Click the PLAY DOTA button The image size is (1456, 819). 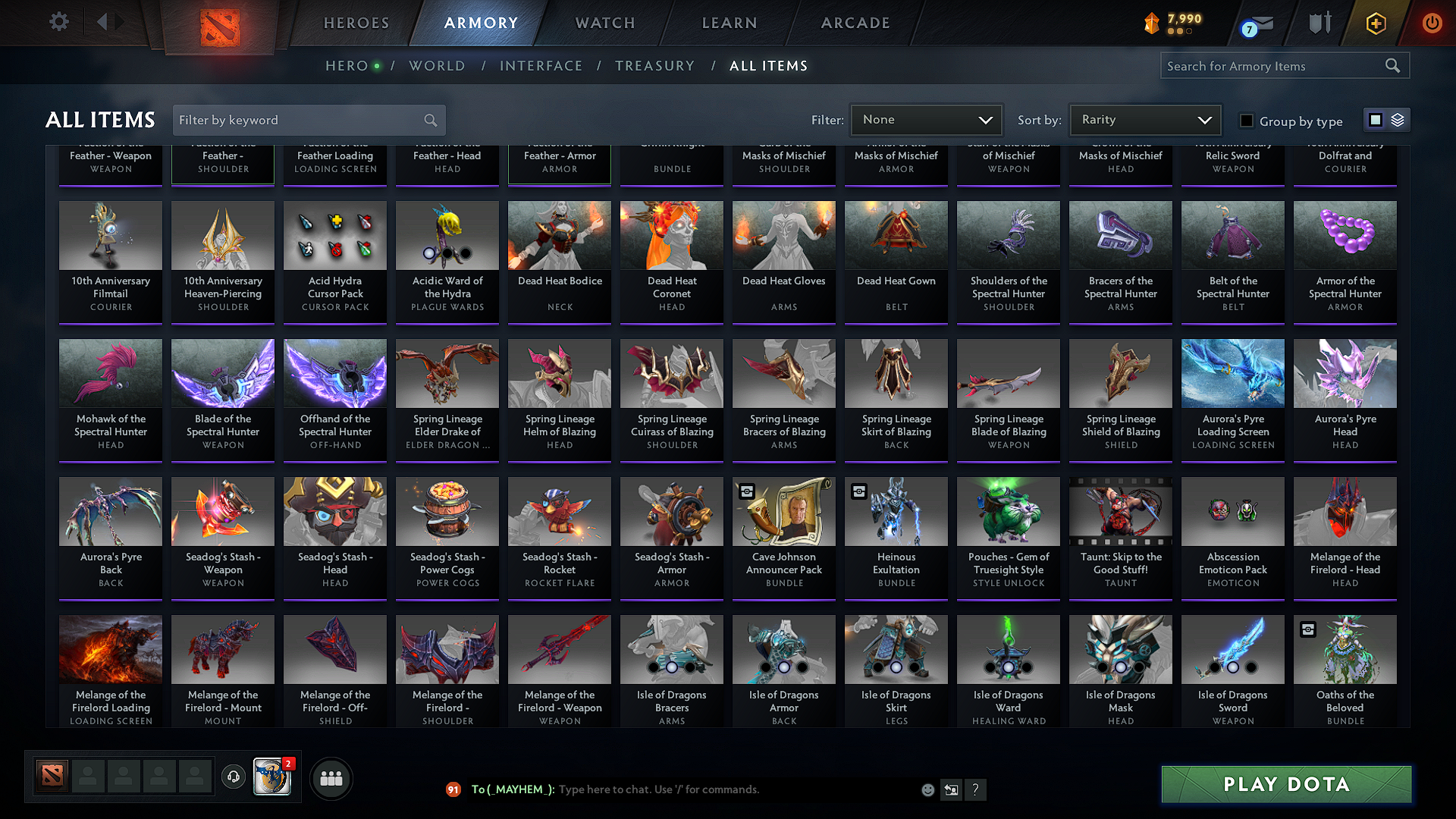pyautogui.click(x=1285, y=784)
